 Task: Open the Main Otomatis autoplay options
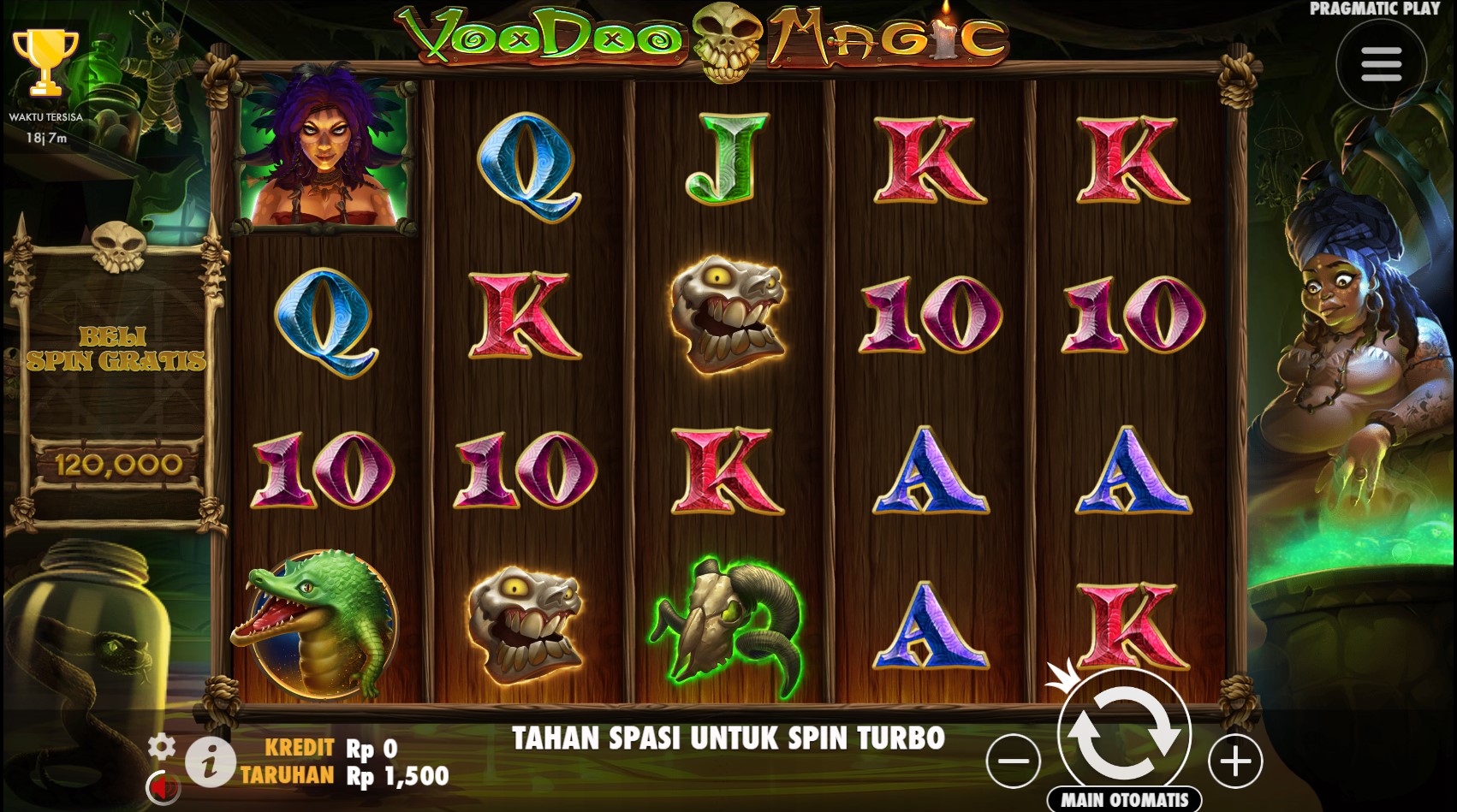click(1124, 800)
